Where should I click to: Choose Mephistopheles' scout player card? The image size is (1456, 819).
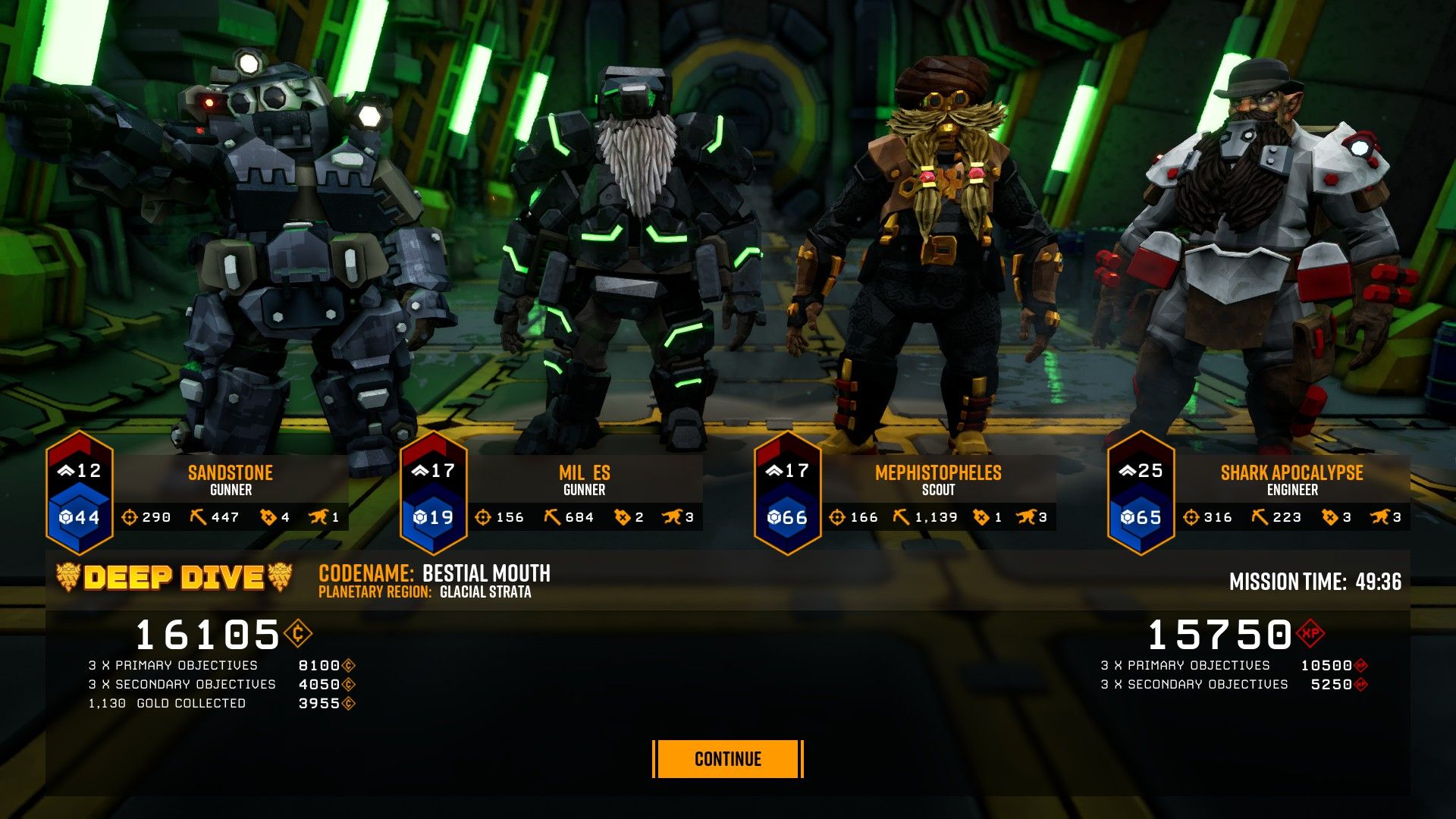(x=937, y=481)
